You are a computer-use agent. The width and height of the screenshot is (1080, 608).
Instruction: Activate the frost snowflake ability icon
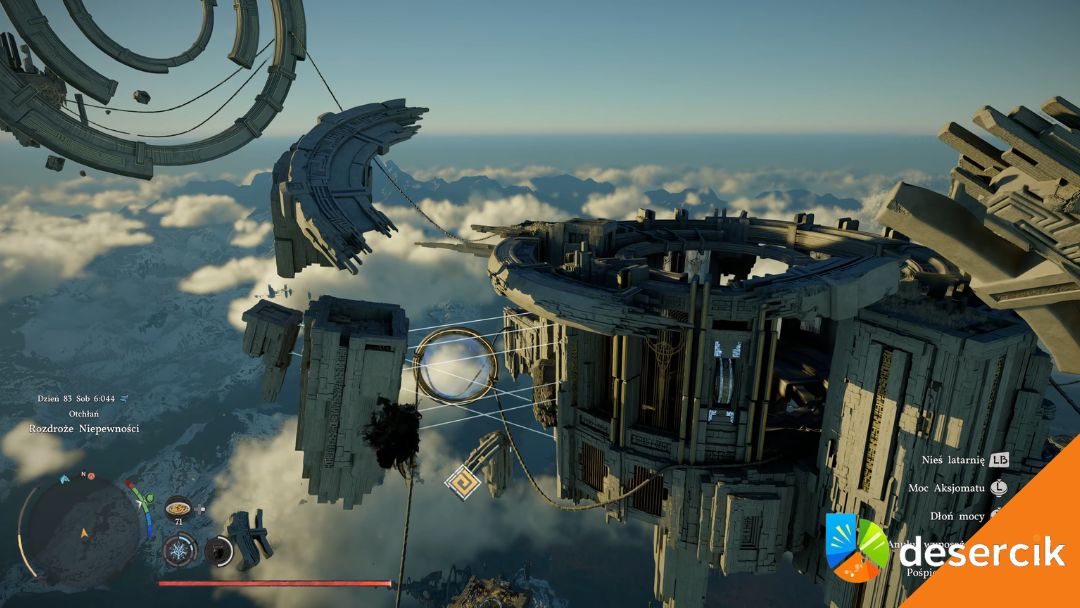point(178,550)
